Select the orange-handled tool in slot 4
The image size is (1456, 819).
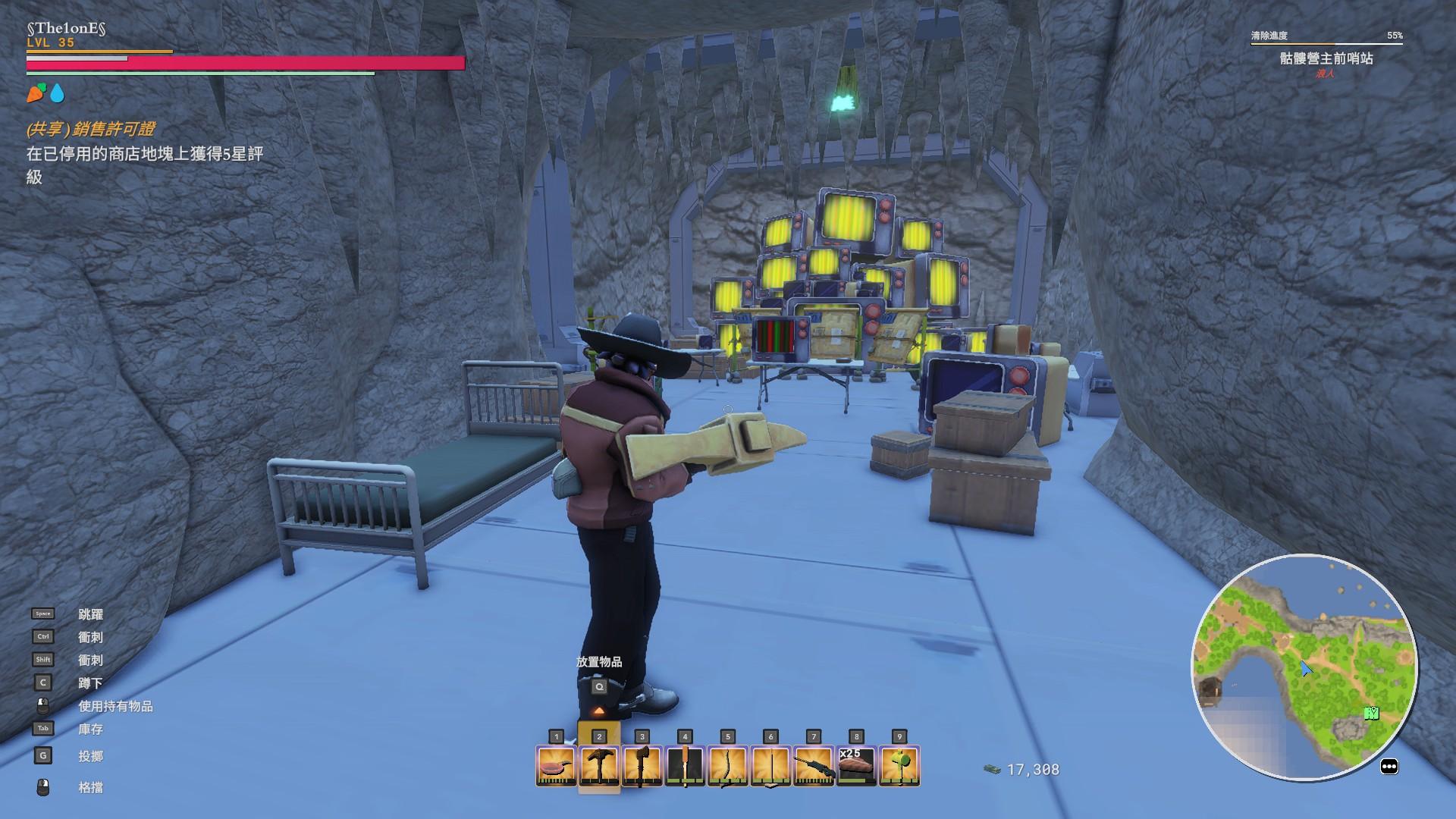(685, 765)
